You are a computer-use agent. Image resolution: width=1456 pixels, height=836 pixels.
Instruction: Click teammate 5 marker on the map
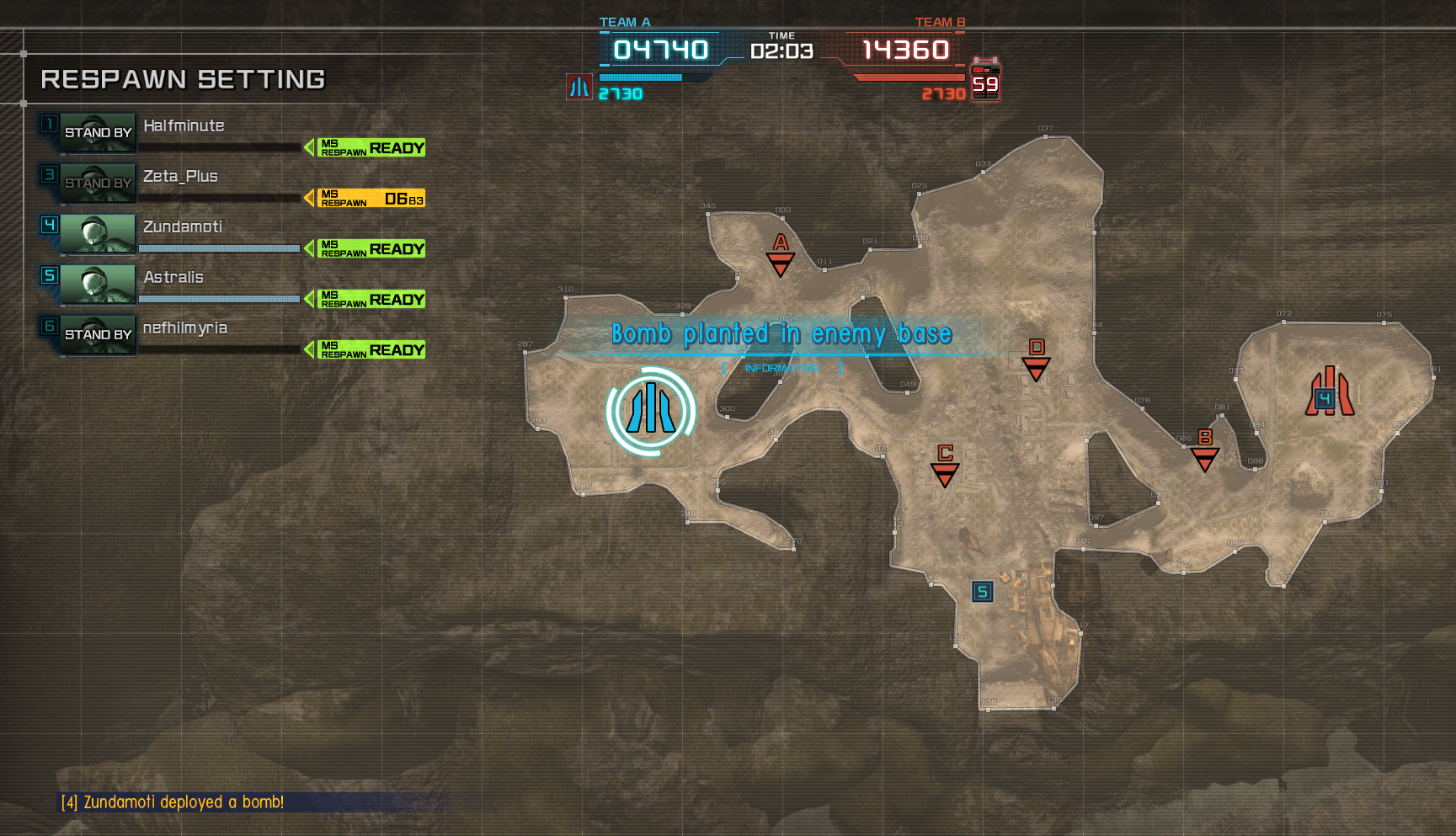point(982,592)
